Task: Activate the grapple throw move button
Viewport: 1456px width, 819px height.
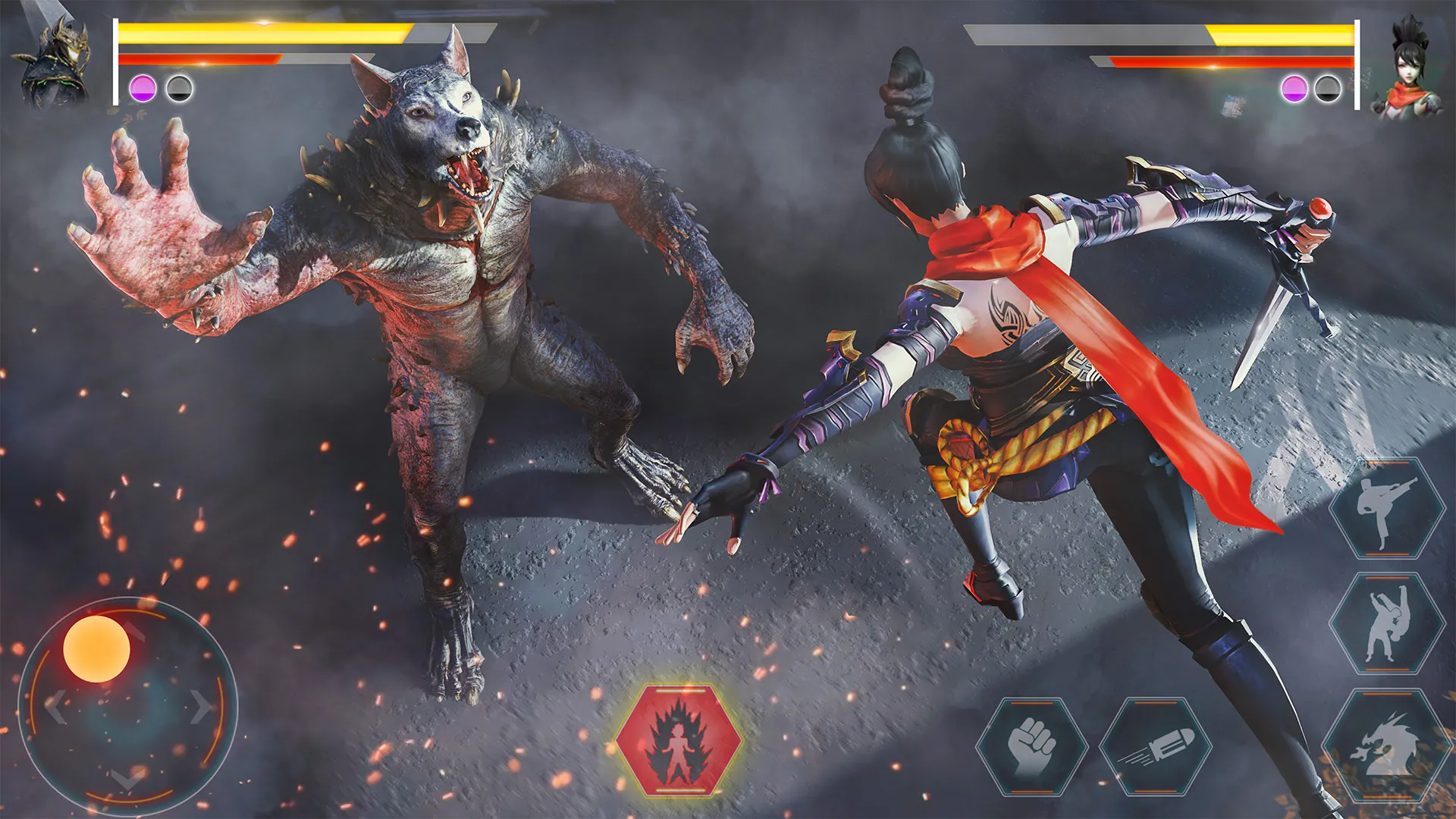Action: coord(1386,623)
